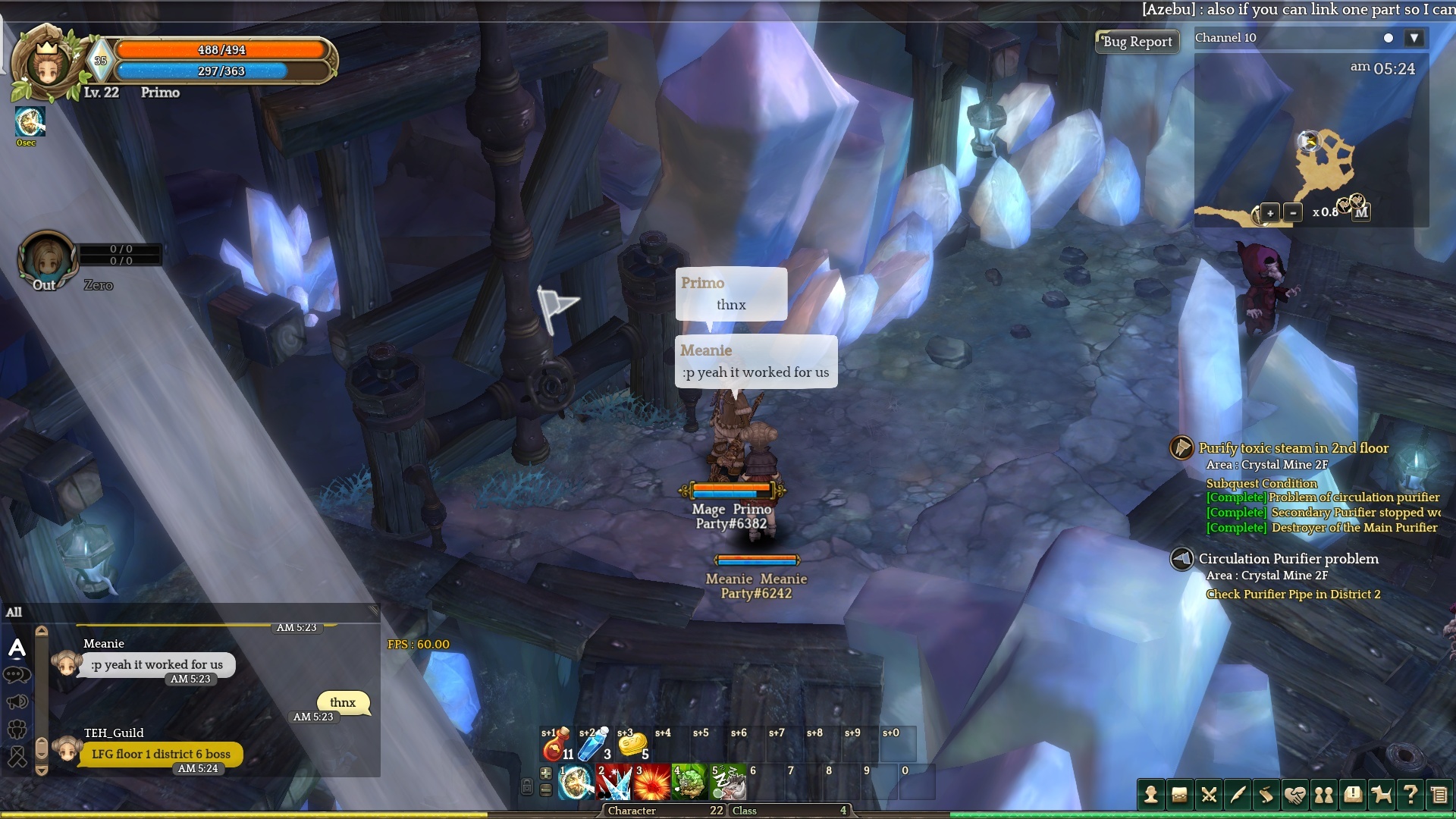Toggle the hotbar lock icon
1456x819 pixels.
tap(527, 787)
